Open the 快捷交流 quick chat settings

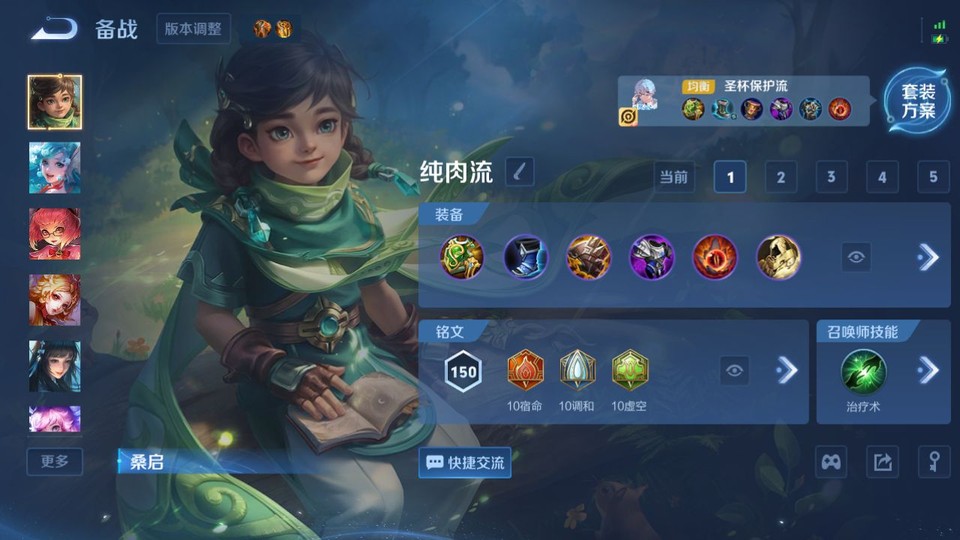click(465, 463)
